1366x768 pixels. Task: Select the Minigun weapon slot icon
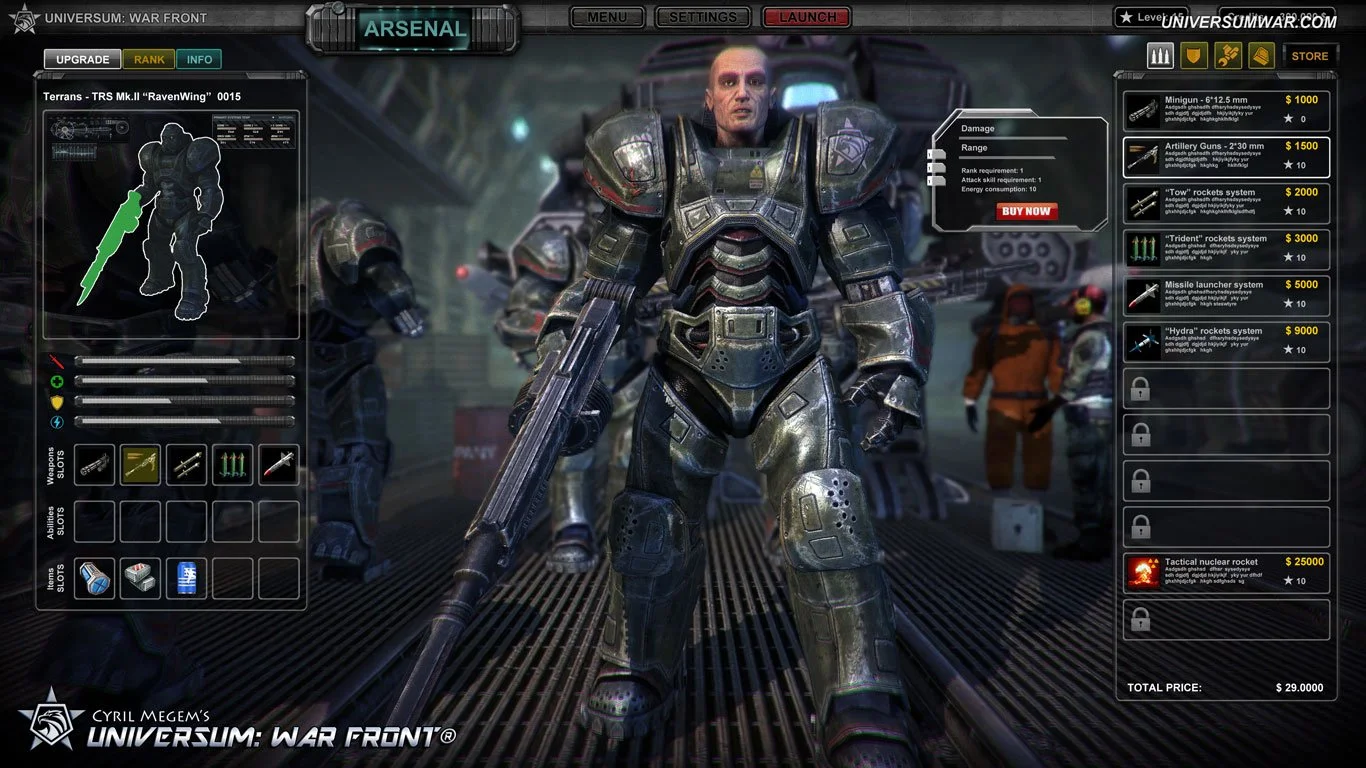94,465
